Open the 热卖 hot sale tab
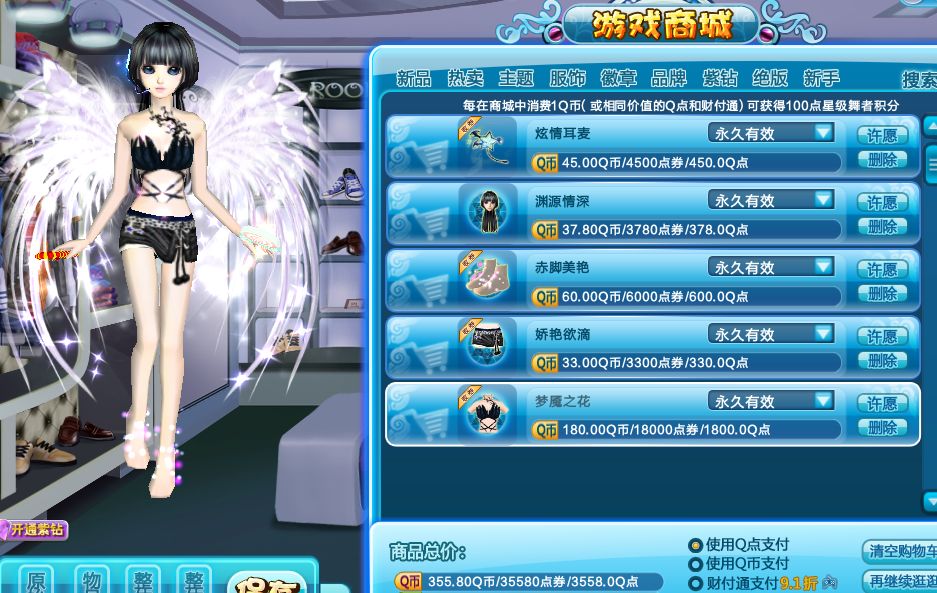937x593 pixels. 465,78
